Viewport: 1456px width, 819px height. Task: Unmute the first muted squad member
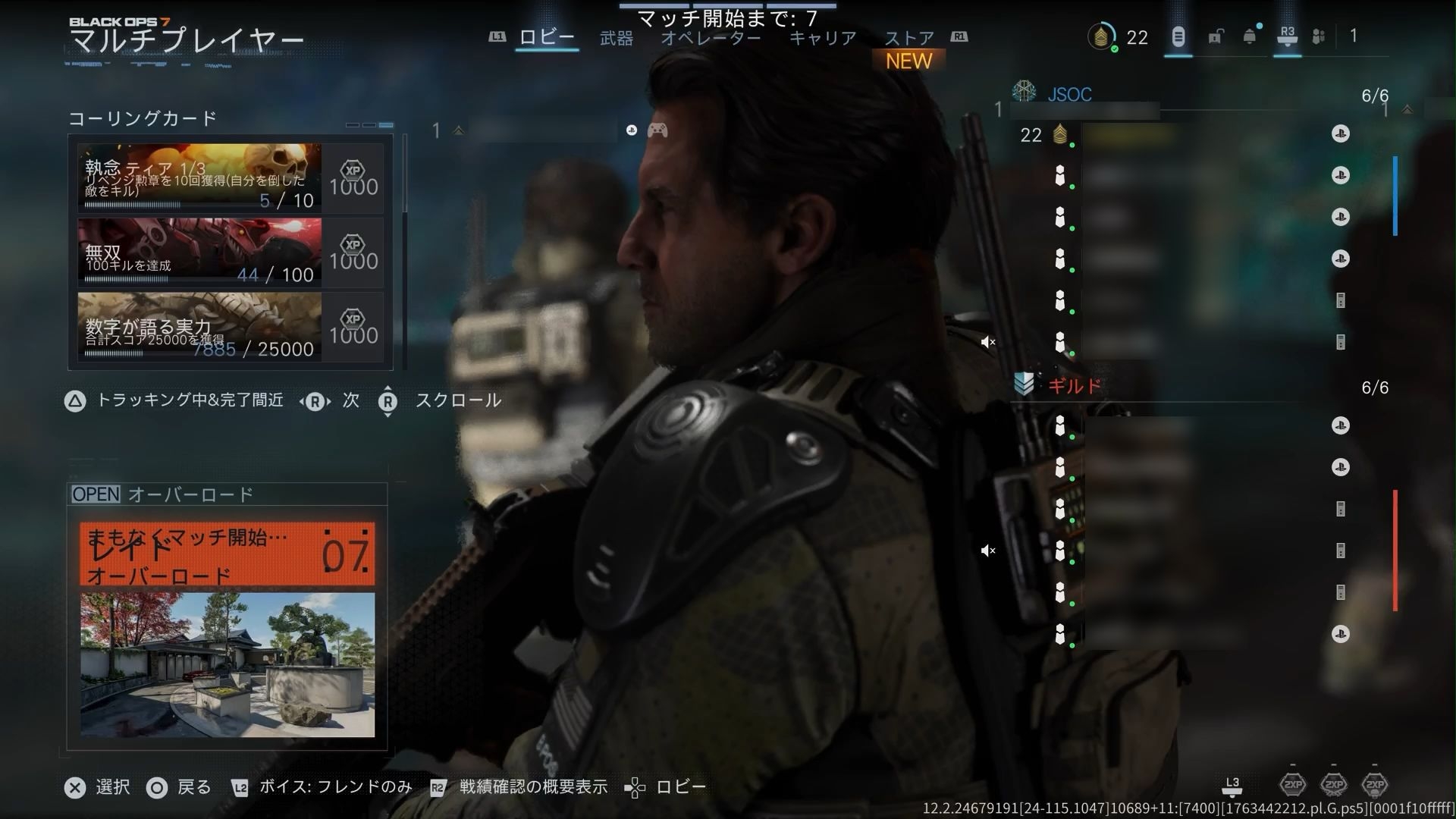988,342
